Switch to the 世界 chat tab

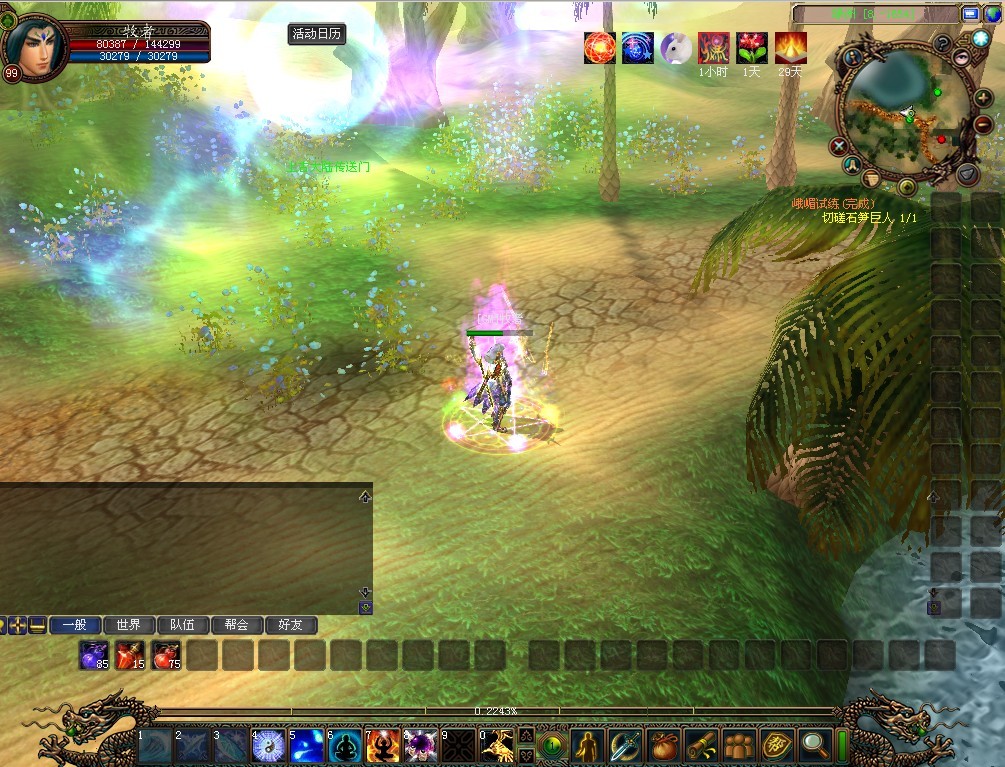pyautogui.click(x=128, y=625)
